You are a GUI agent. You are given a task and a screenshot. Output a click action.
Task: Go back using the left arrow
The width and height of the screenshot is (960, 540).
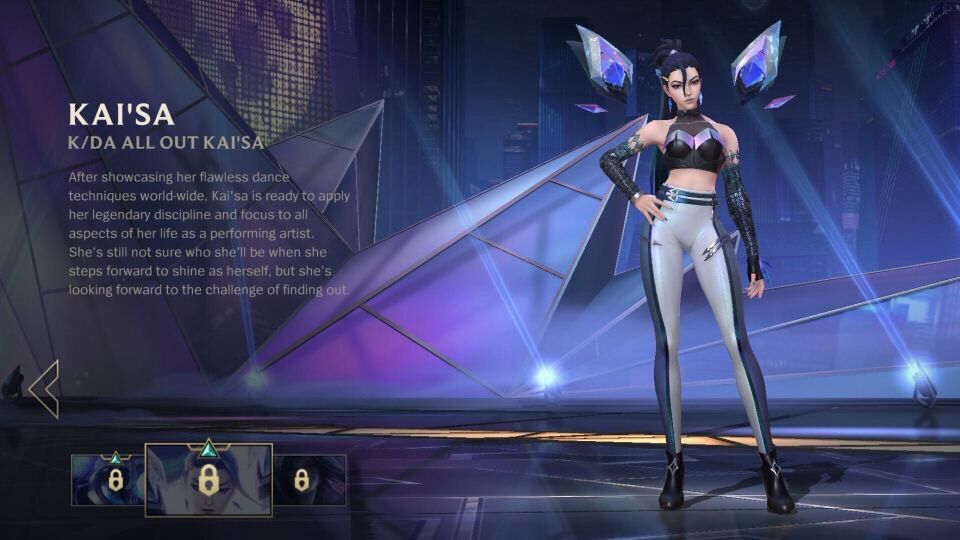pos(44,388)
